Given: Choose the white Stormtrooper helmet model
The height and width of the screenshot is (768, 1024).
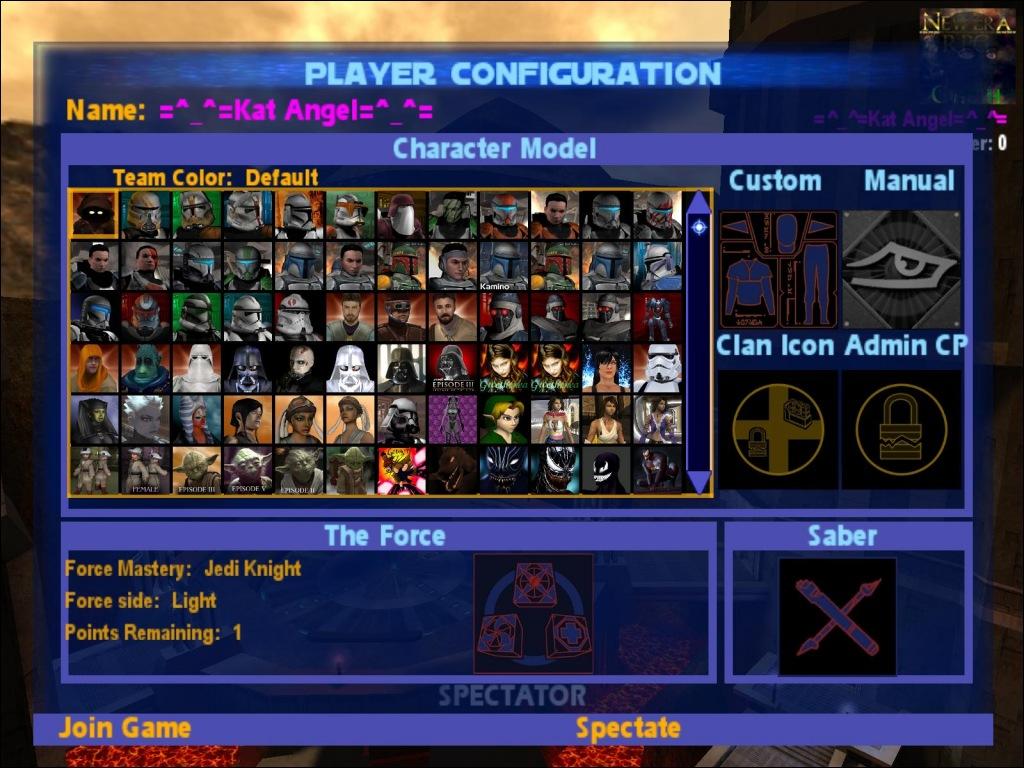Looking at the screenshot, I should click(x=657, y=368).
